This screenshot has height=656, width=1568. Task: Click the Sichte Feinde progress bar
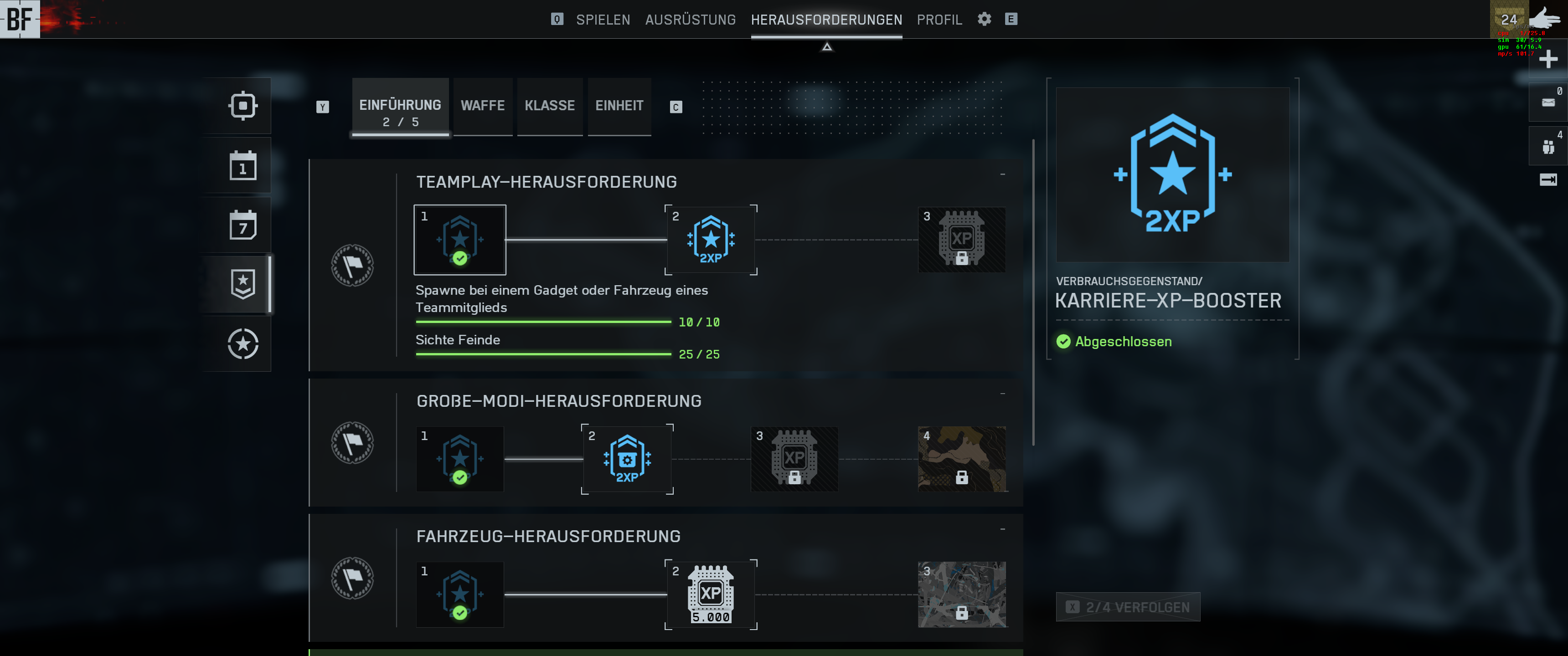[544, 354]
